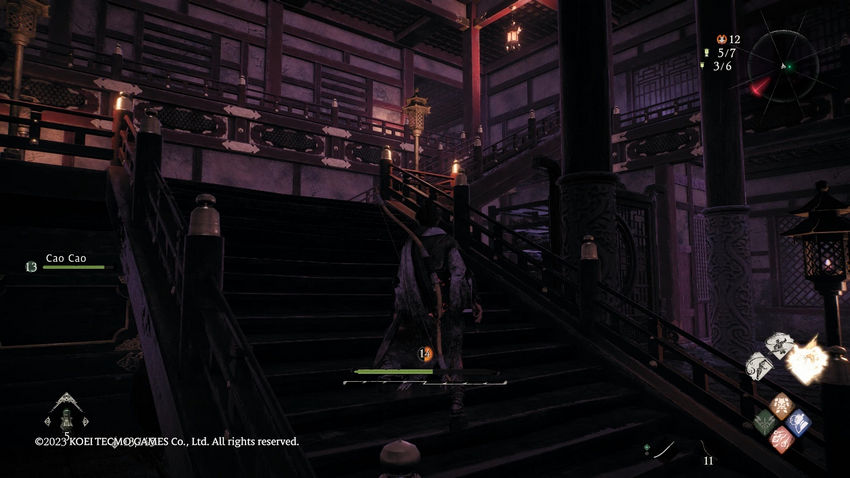Click the Cao Cao ally nameplate

pos(67,258)
